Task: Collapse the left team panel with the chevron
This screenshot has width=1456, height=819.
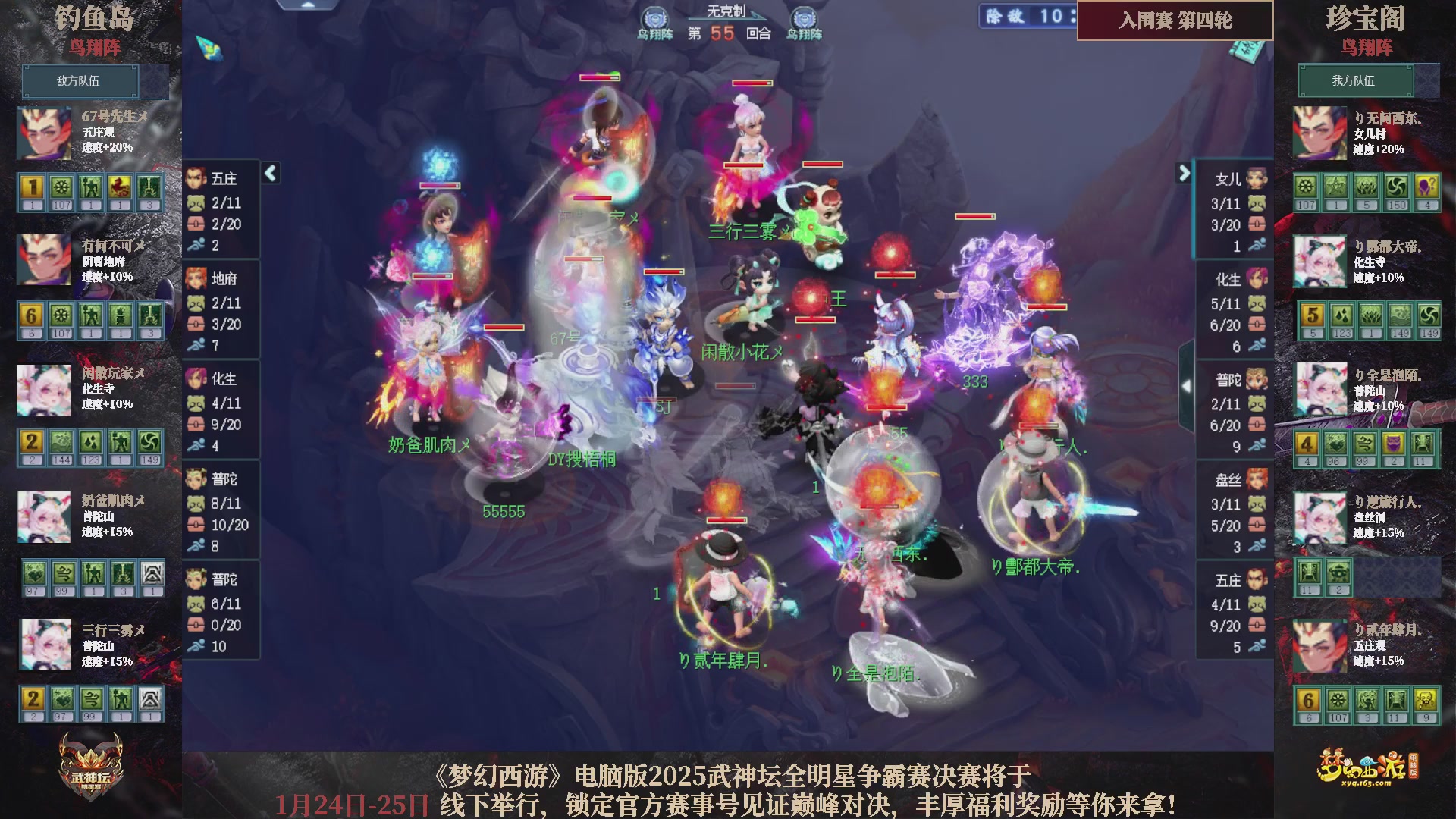Action: [269, 173]
